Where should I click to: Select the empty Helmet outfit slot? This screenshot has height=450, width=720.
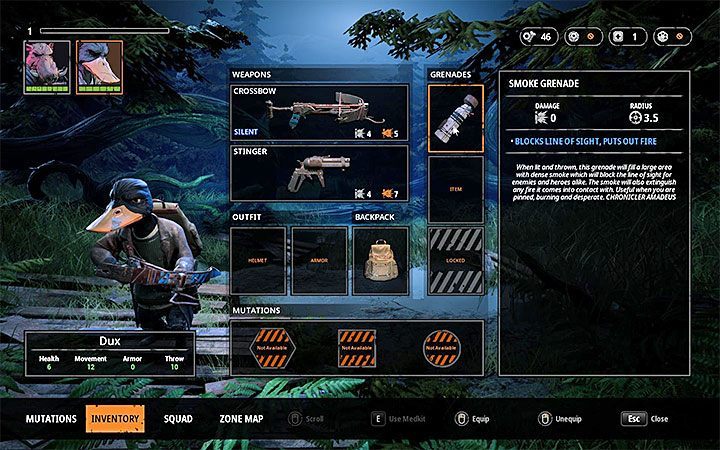click(258, 260)
